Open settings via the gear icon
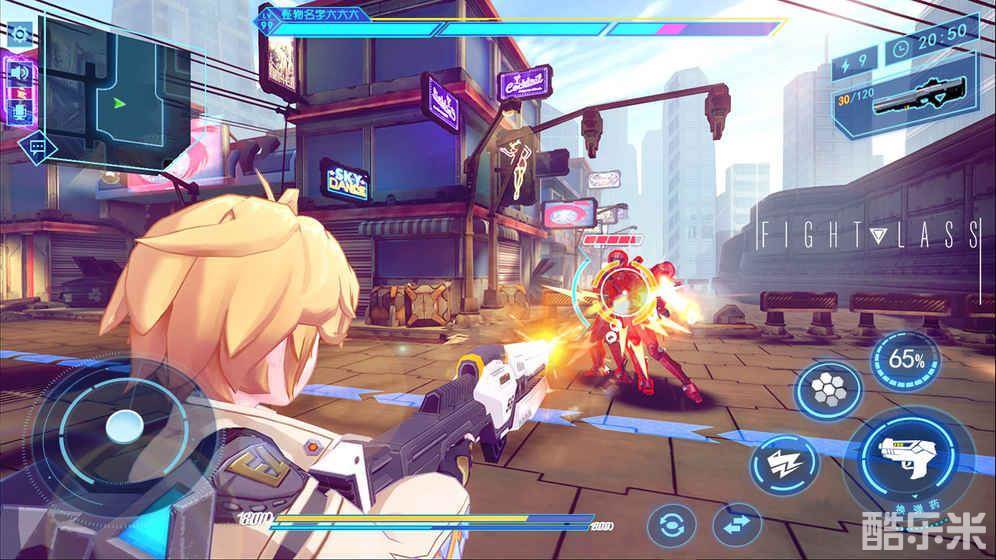Screen dimensions: 996x560 20,34
